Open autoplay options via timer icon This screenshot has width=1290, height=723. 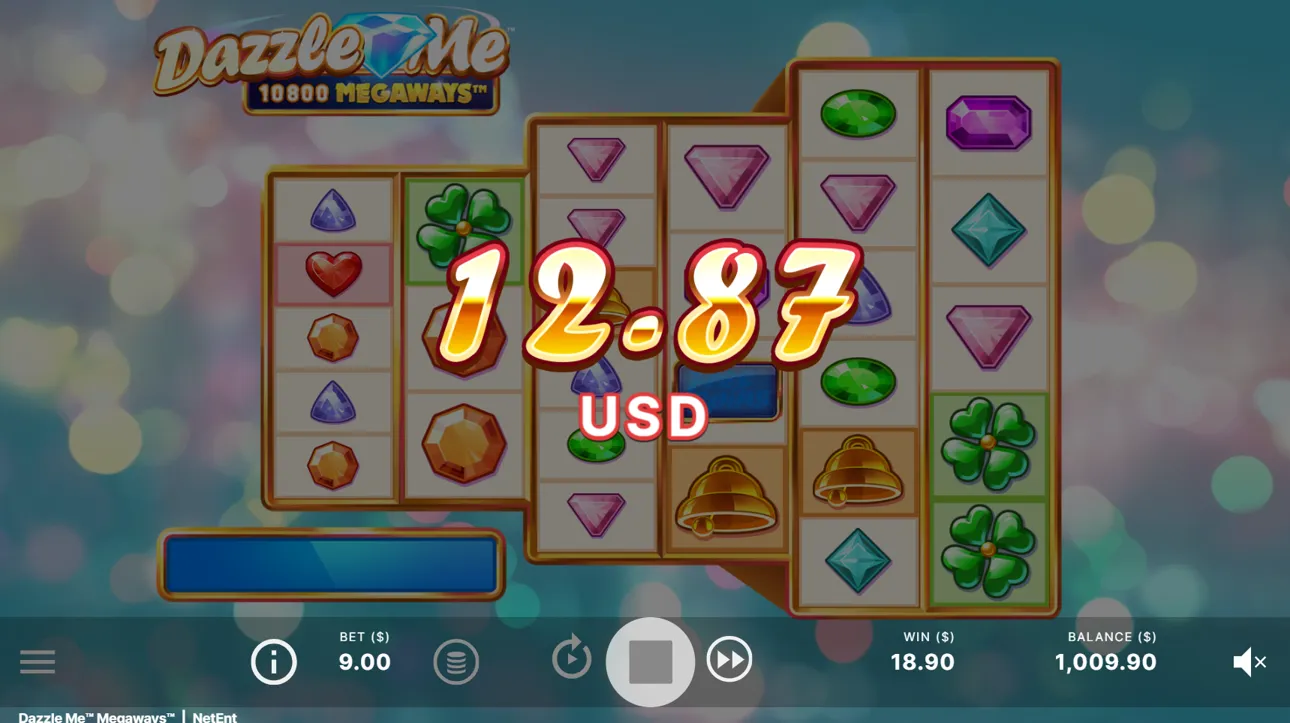pos(572,659)
